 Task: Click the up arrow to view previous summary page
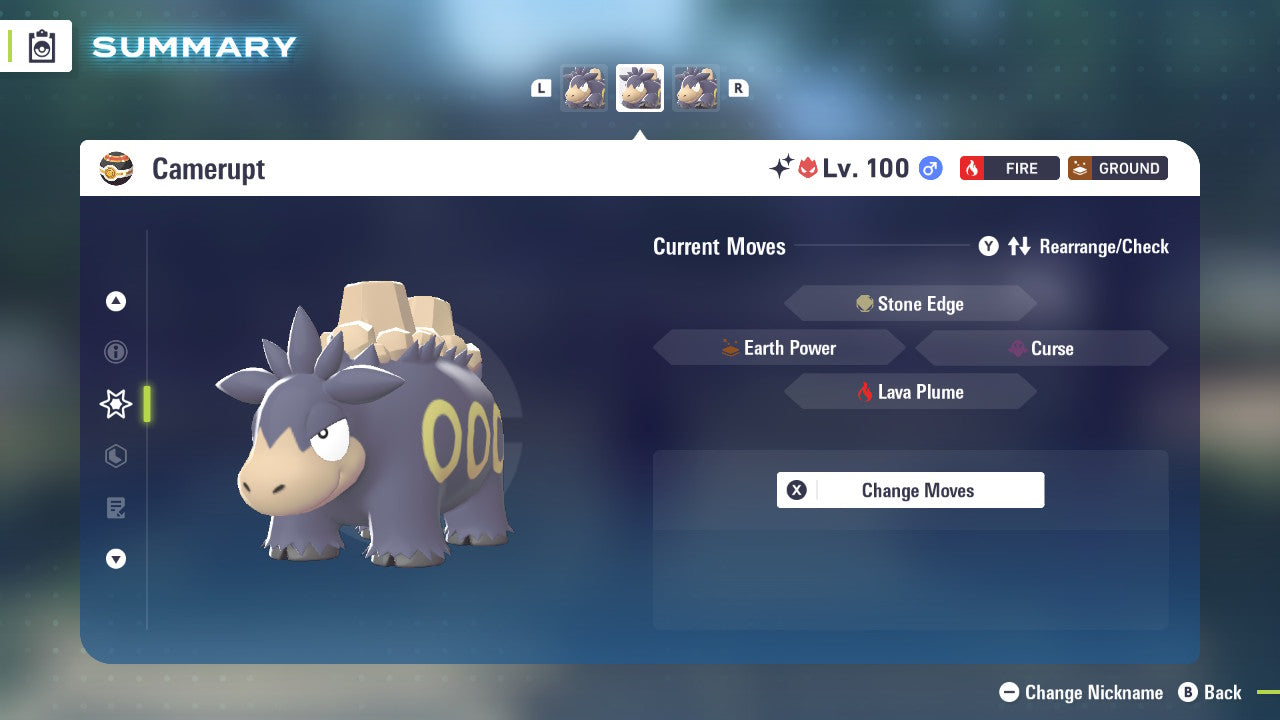(115, 301)
